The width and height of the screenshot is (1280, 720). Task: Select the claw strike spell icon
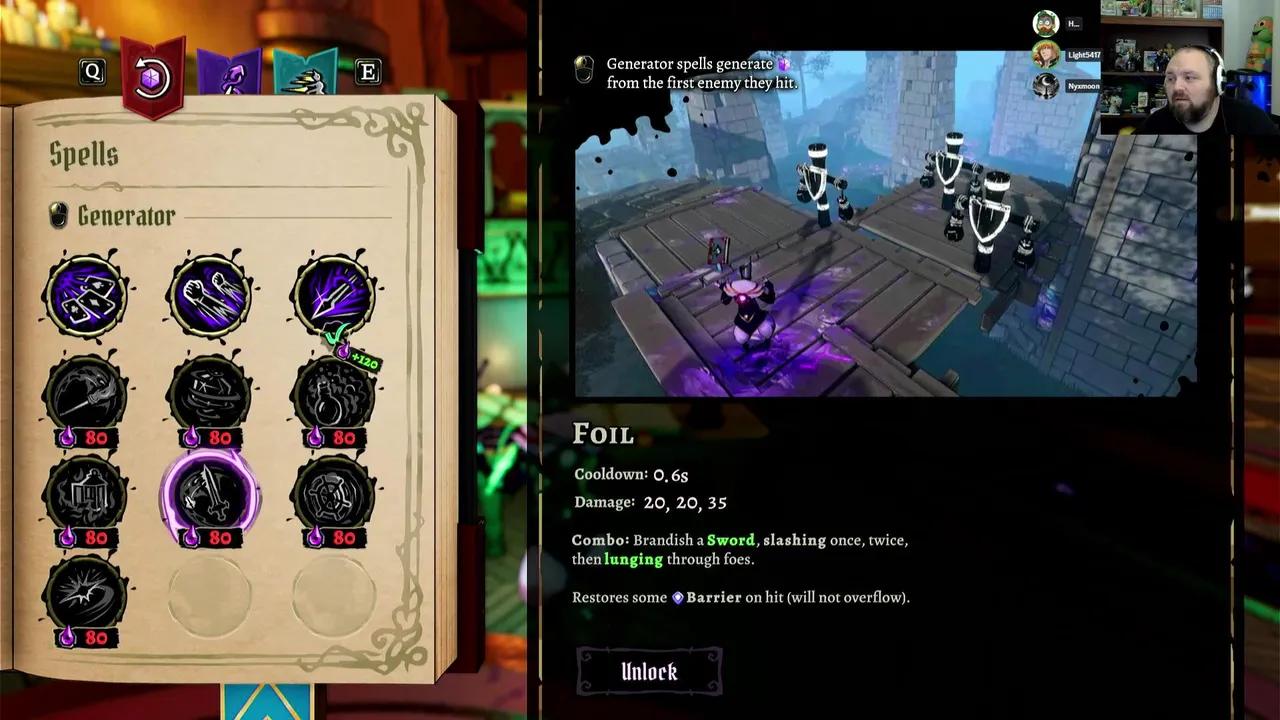(209, 293)
